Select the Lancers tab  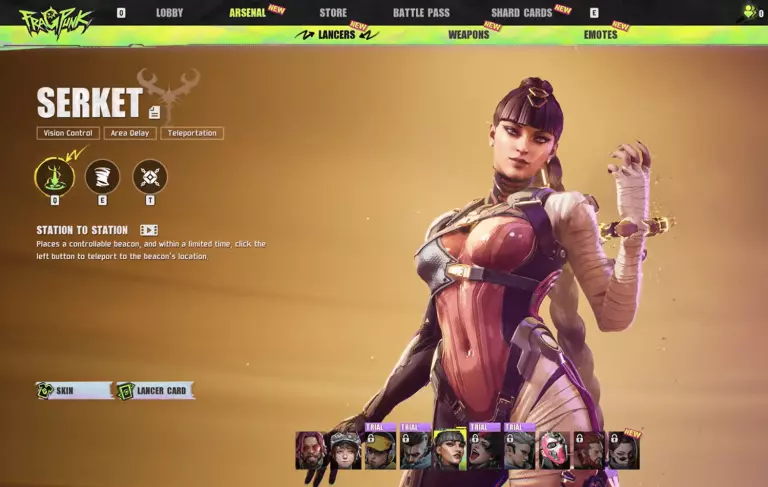[336, 35]
